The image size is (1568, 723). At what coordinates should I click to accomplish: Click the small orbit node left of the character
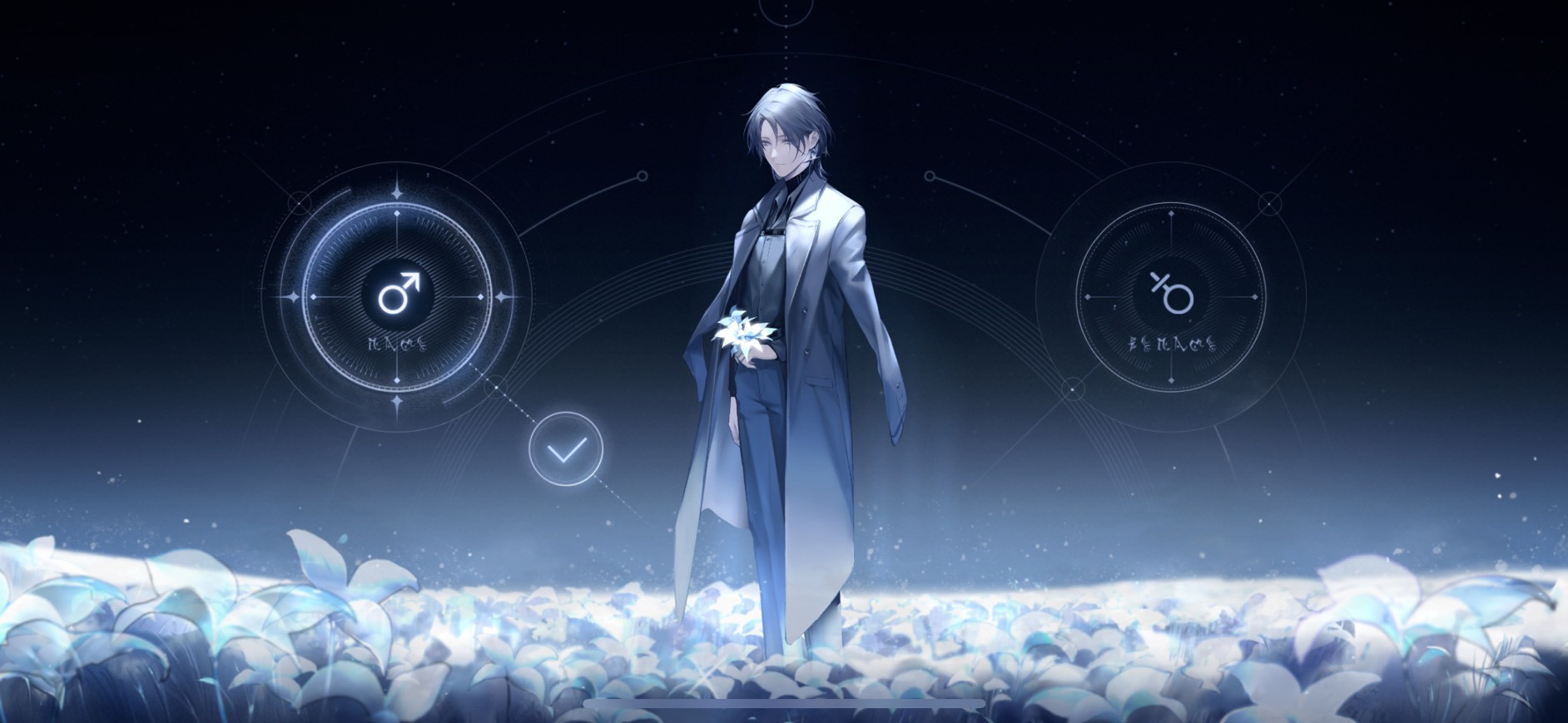[x=642, y=176]
